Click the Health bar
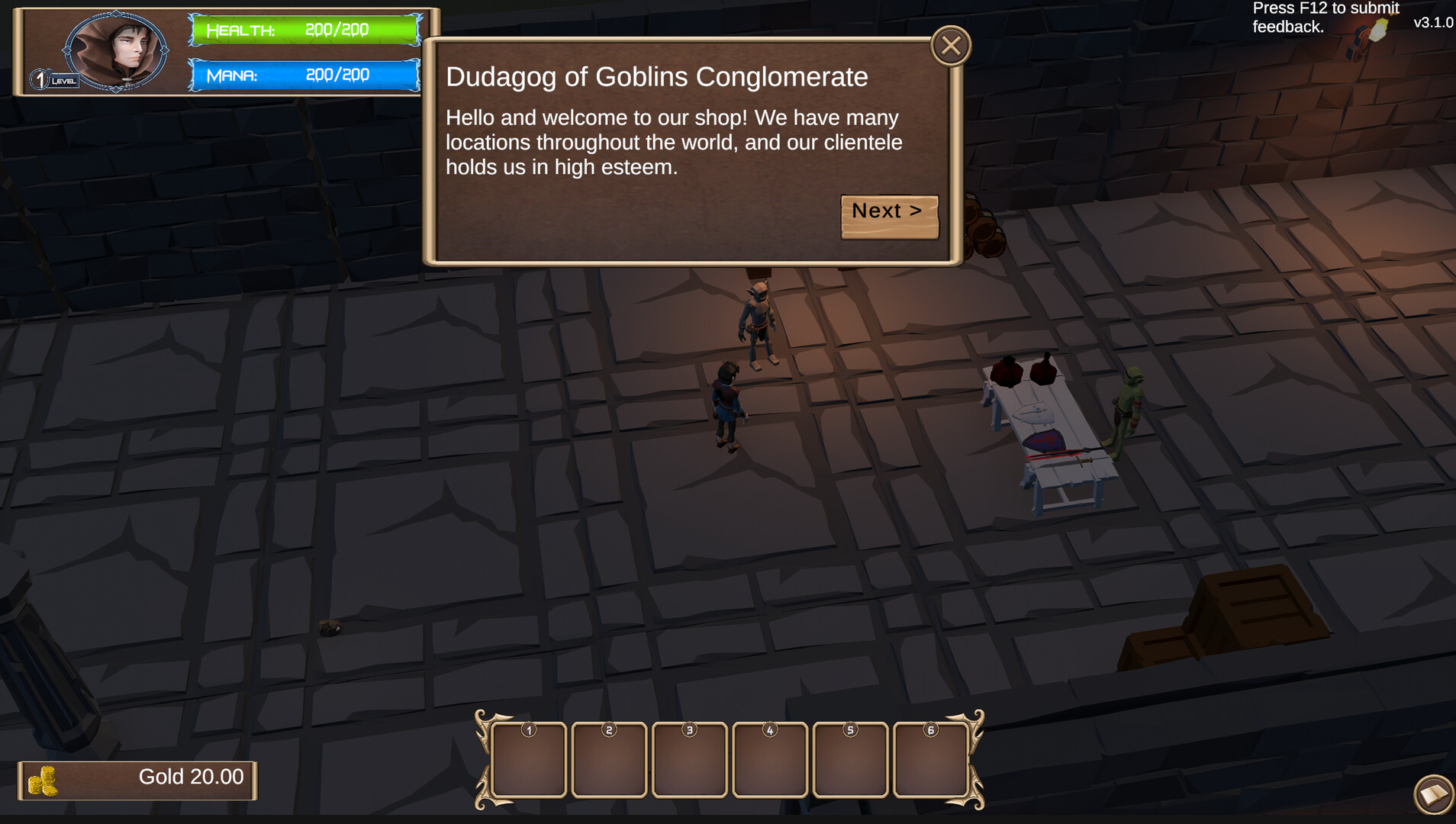The image size is (1456, 824). click(x=305, y=31)
